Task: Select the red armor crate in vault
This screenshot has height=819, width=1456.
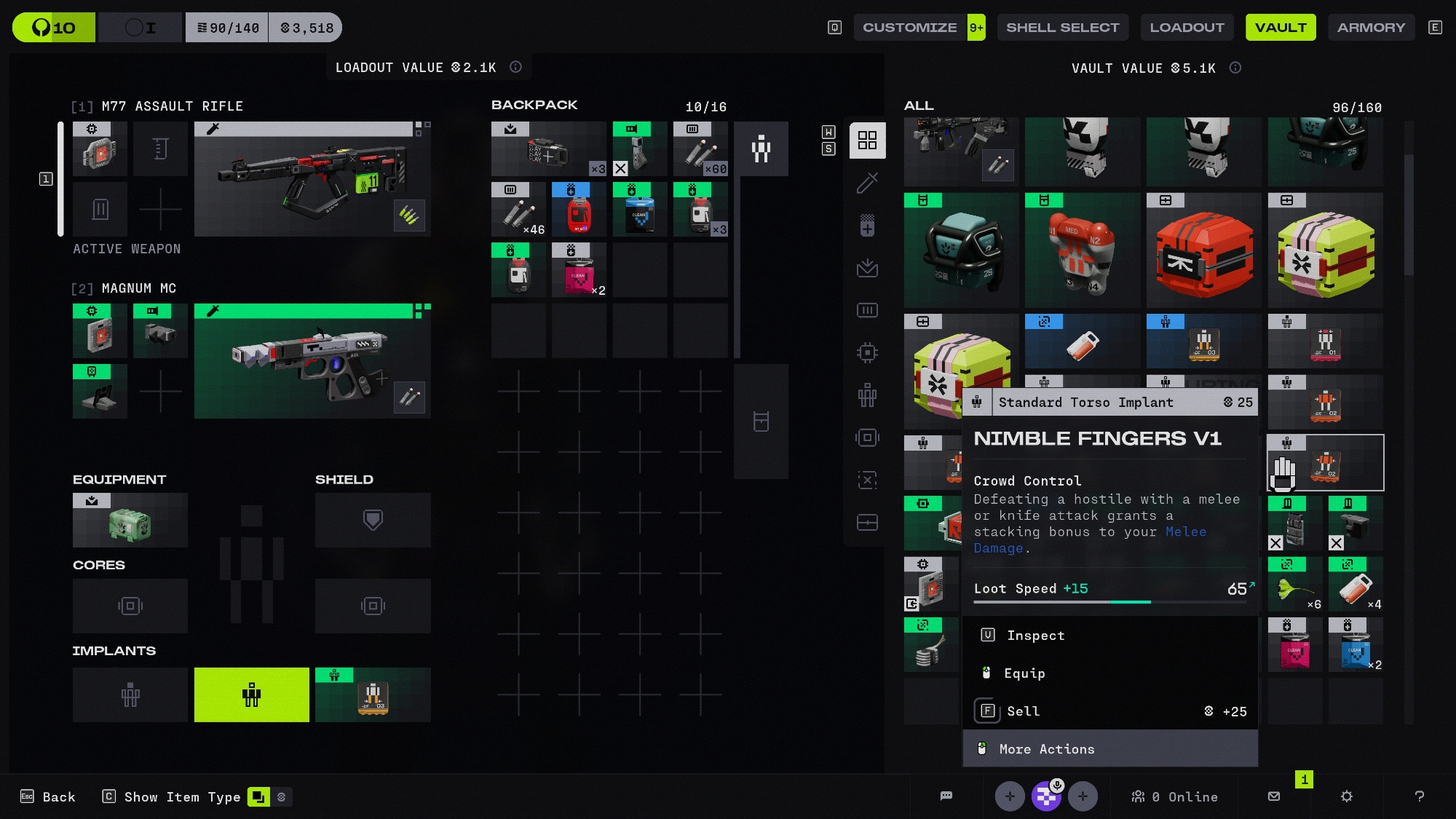Action: pyautogui.click(x=1204, y=250)
